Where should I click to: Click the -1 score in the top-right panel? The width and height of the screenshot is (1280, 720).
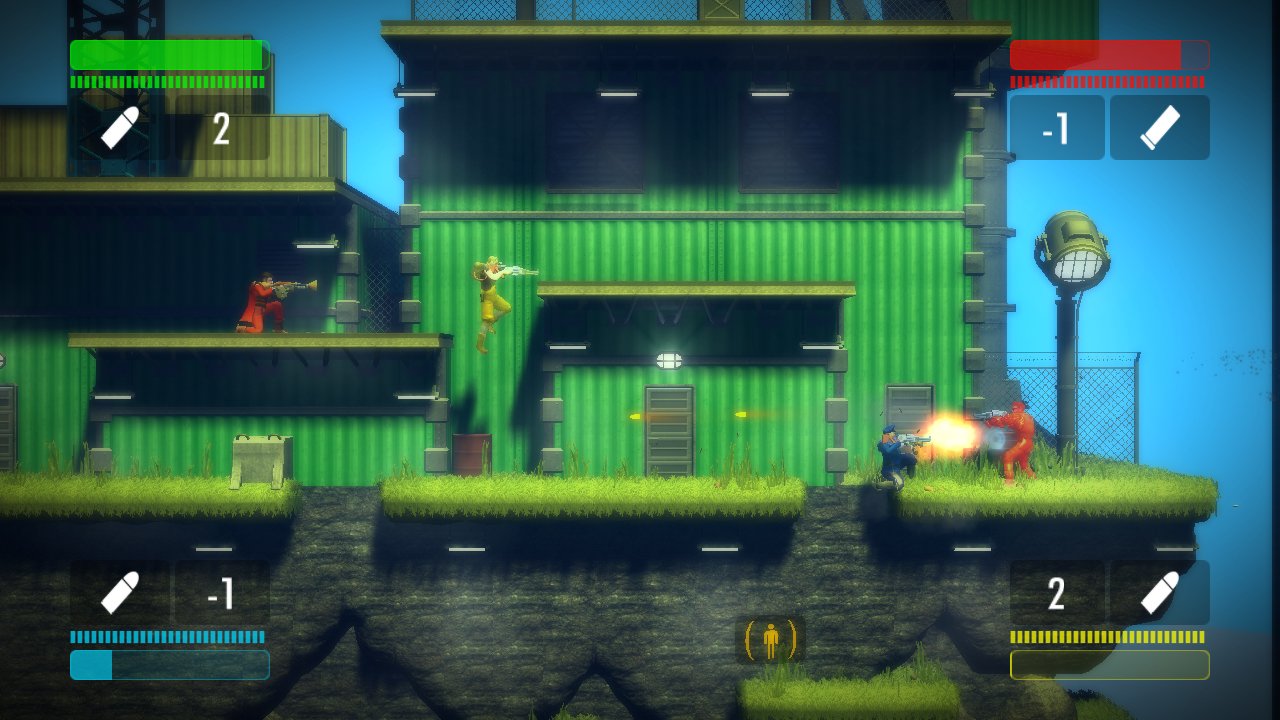(1057, 128)
